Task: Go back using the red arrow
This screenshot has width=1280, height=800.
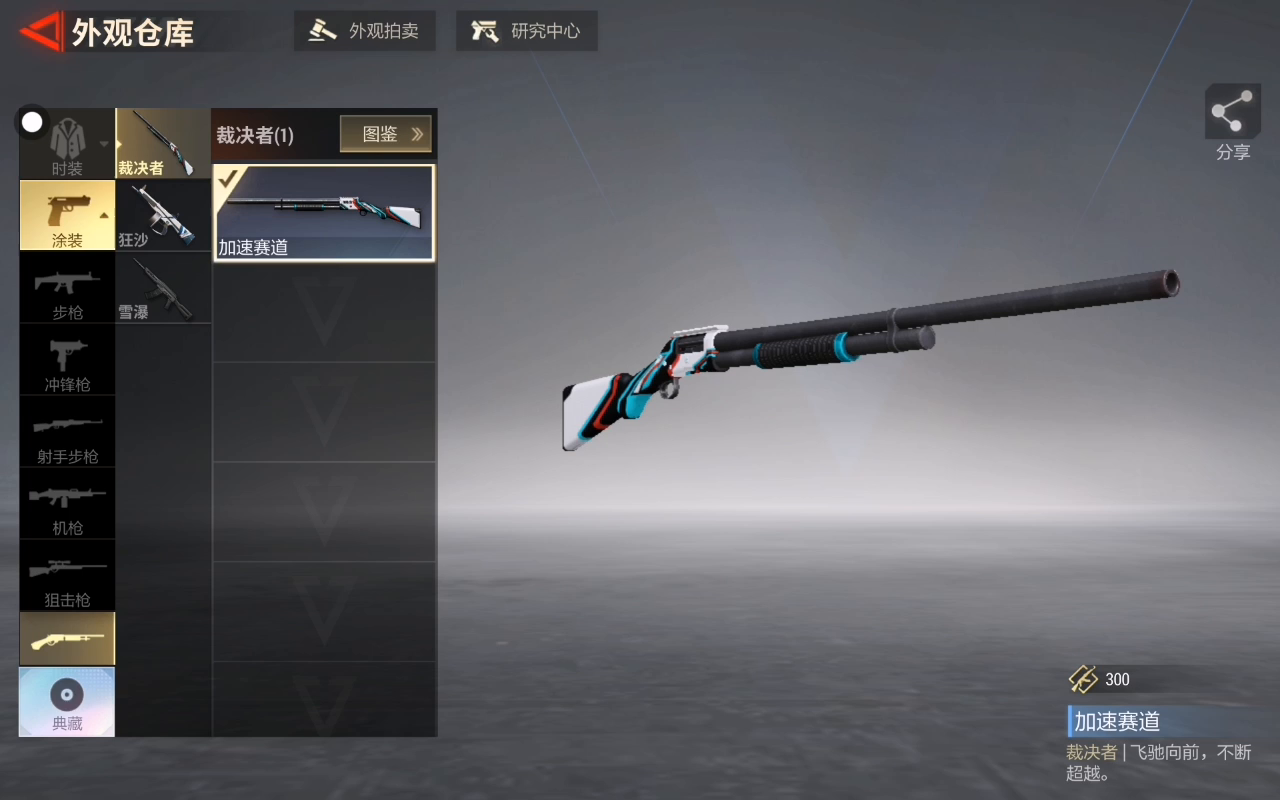Action: (41, 32)
